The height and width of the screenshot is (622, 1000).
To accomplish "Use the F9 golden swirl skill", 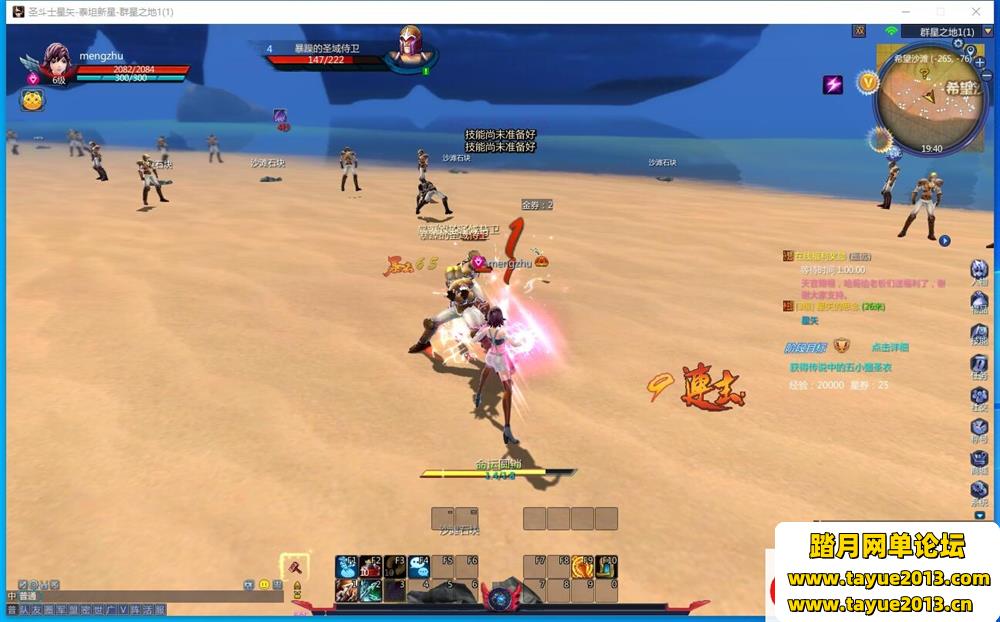I will point(583,567).
